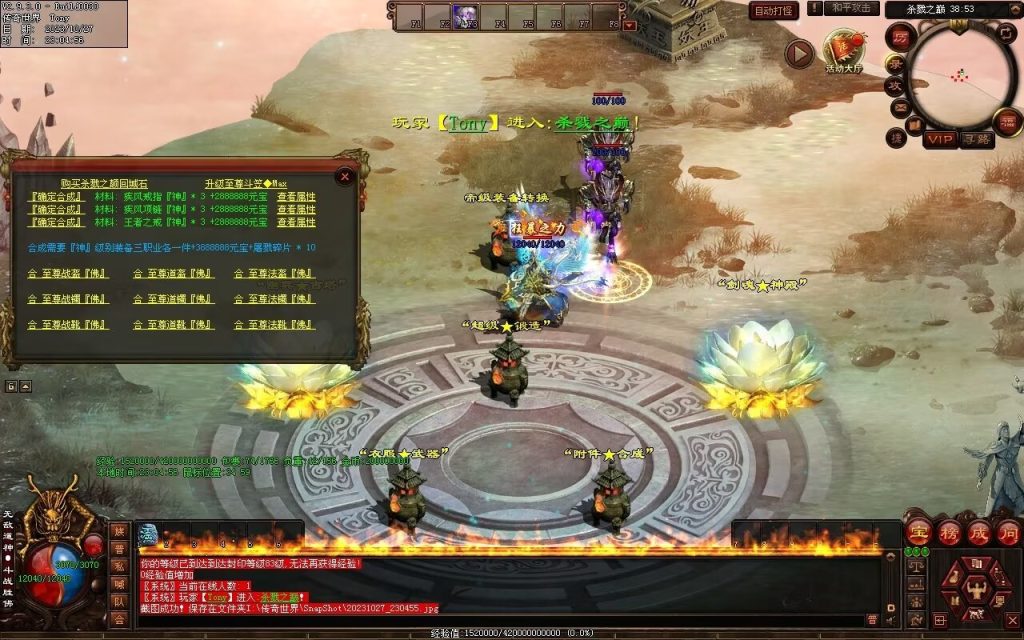Click the round play arrow button
Viewport: 1024px width, 640px height.
coord(799,54)
